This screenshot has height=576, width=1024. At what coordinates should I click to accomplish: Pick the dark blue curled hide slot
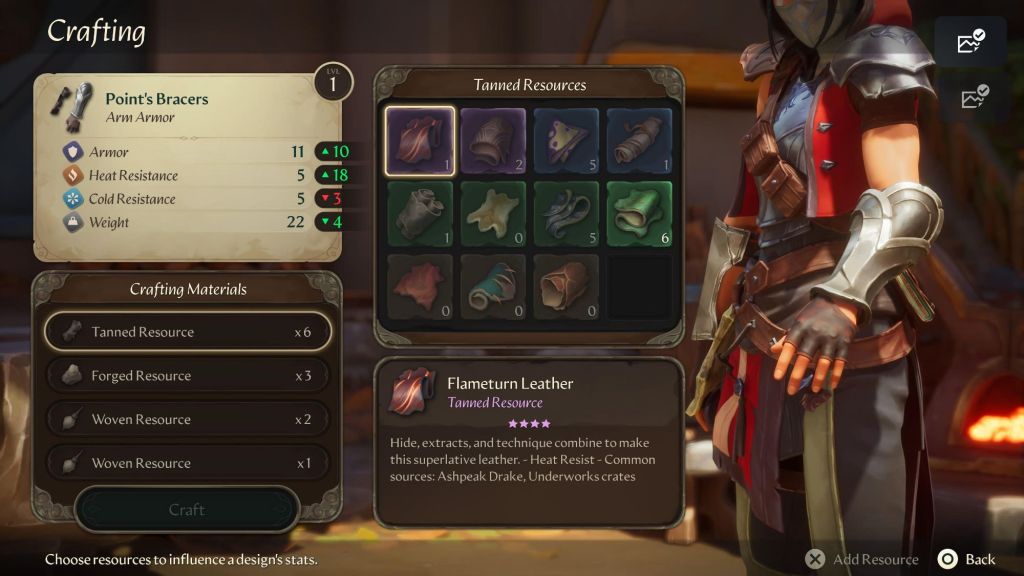point(566,214)
